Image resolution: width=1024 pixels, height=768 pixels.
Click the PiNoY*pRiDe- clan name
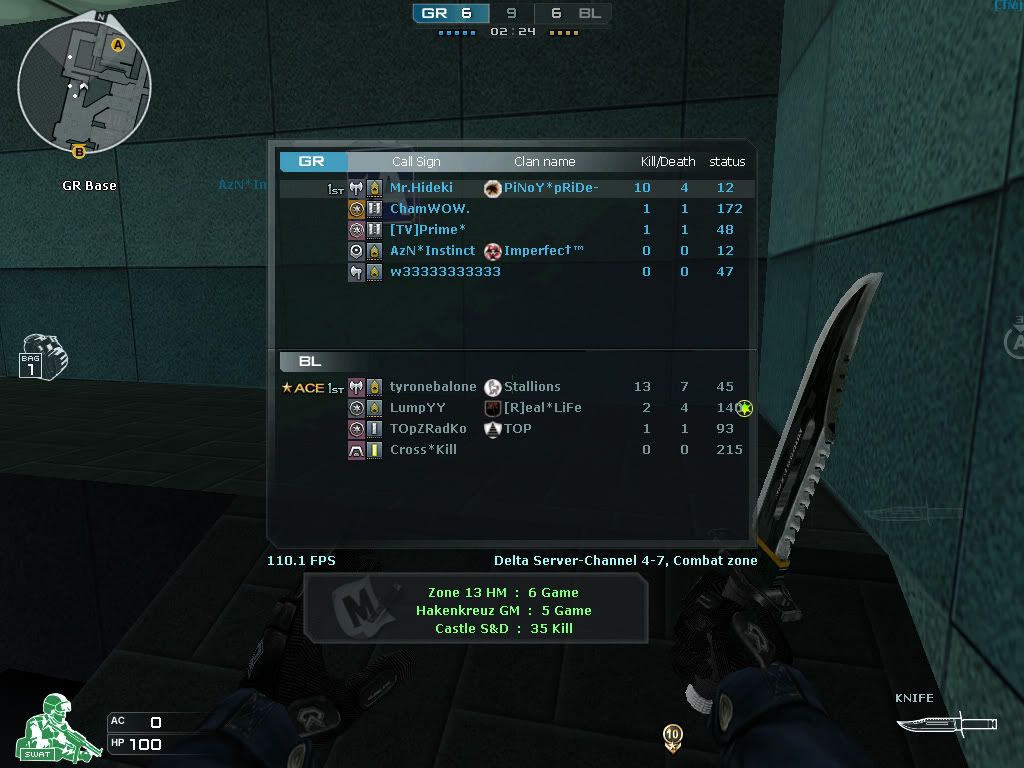pos(551,188)
